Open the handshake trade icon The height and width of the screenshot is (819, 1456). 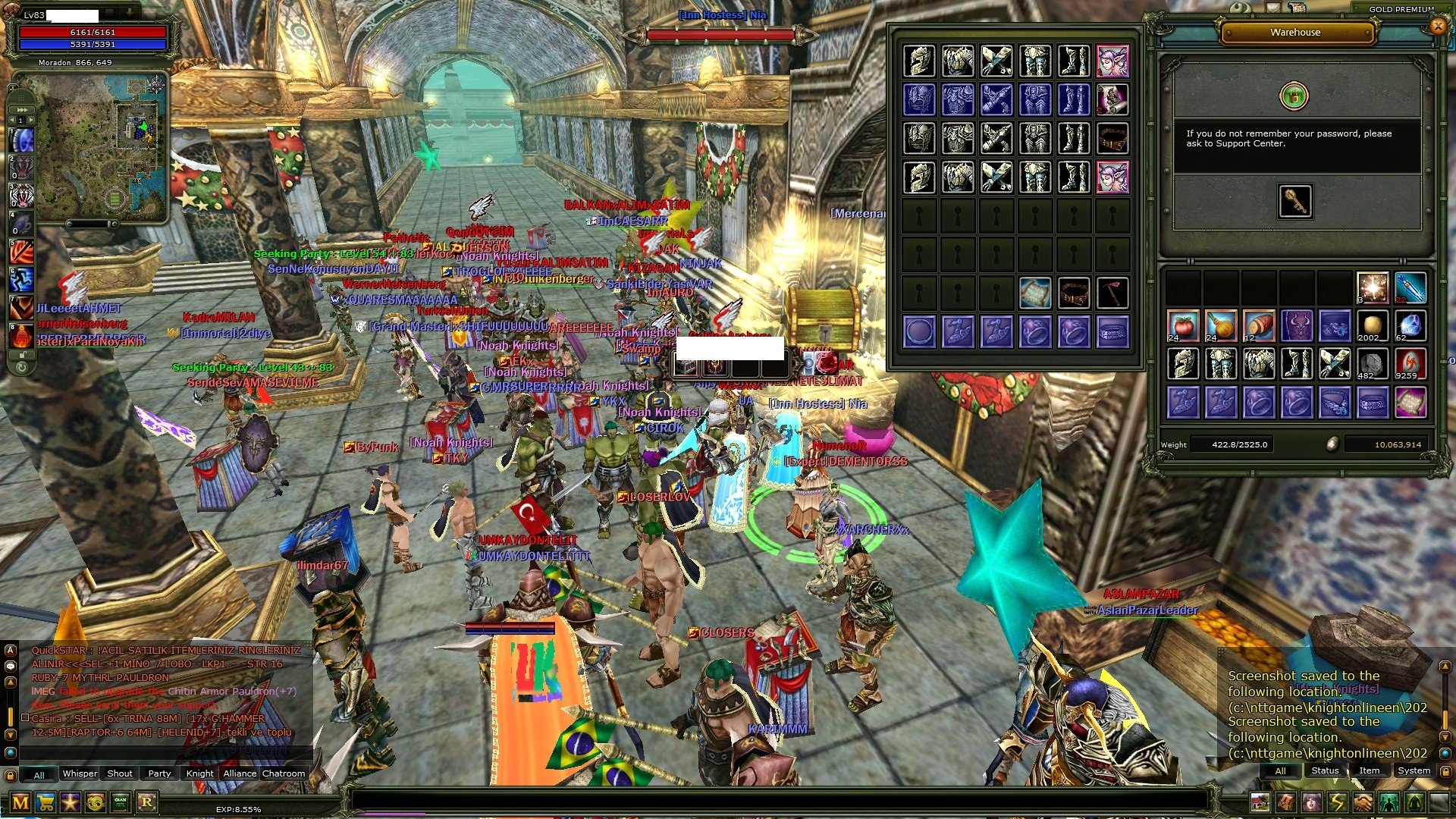[x=1363, y=802]
